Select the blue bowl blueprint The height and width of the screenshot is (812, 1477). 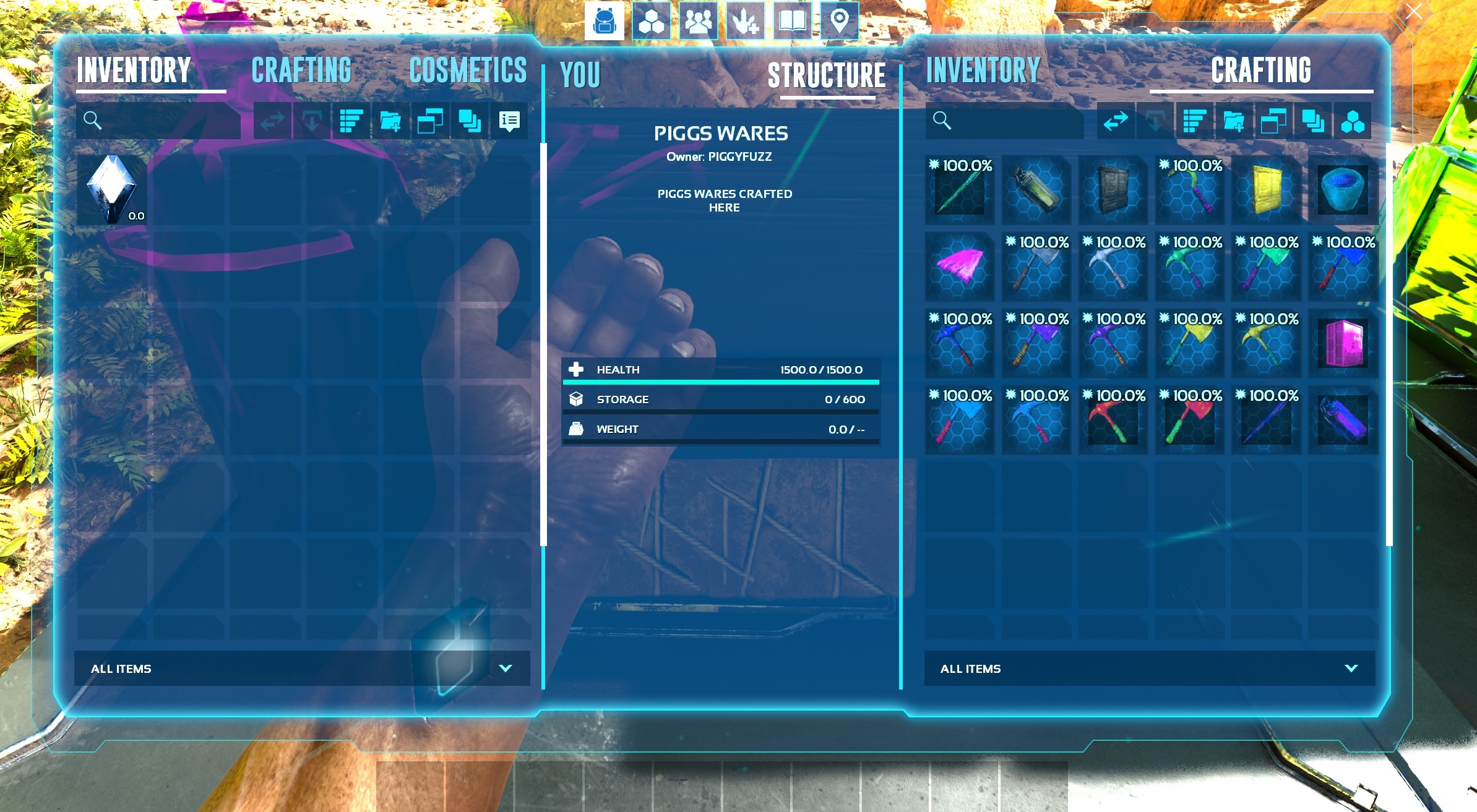pyautogui.click(x=1343, y=190)
